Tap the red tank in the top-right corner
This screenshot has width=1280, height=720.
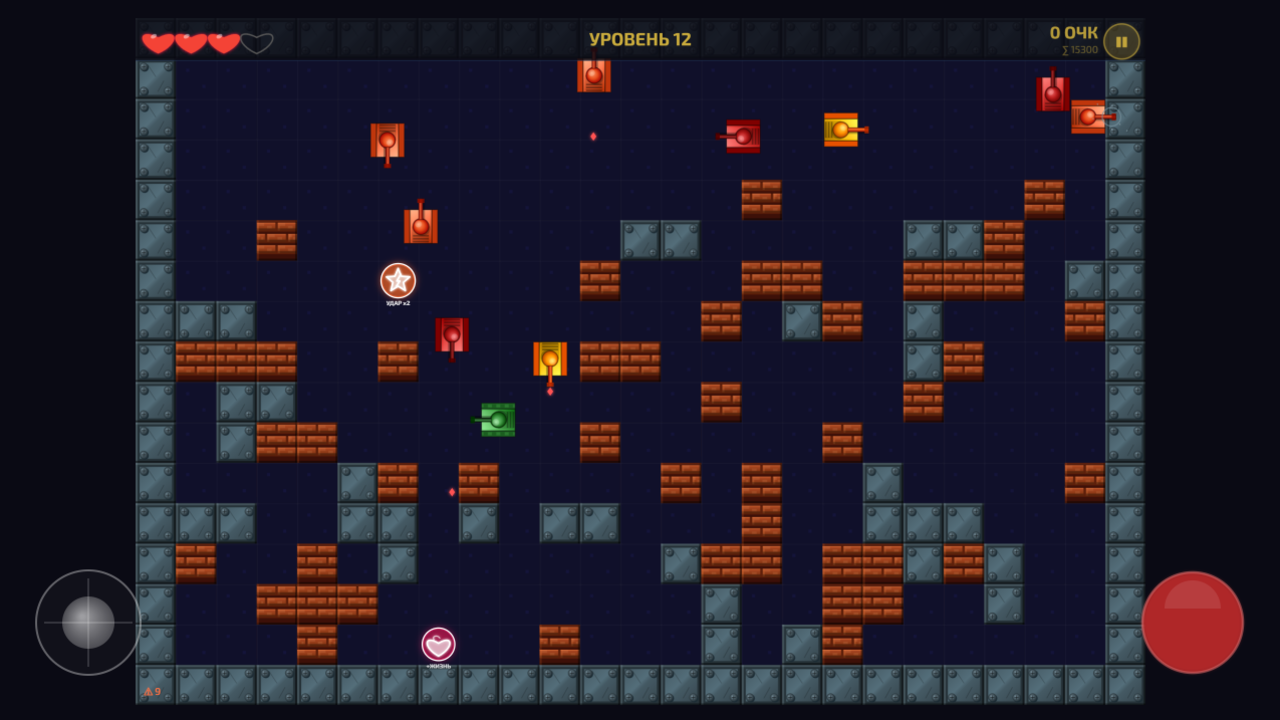click(1051, 93)
